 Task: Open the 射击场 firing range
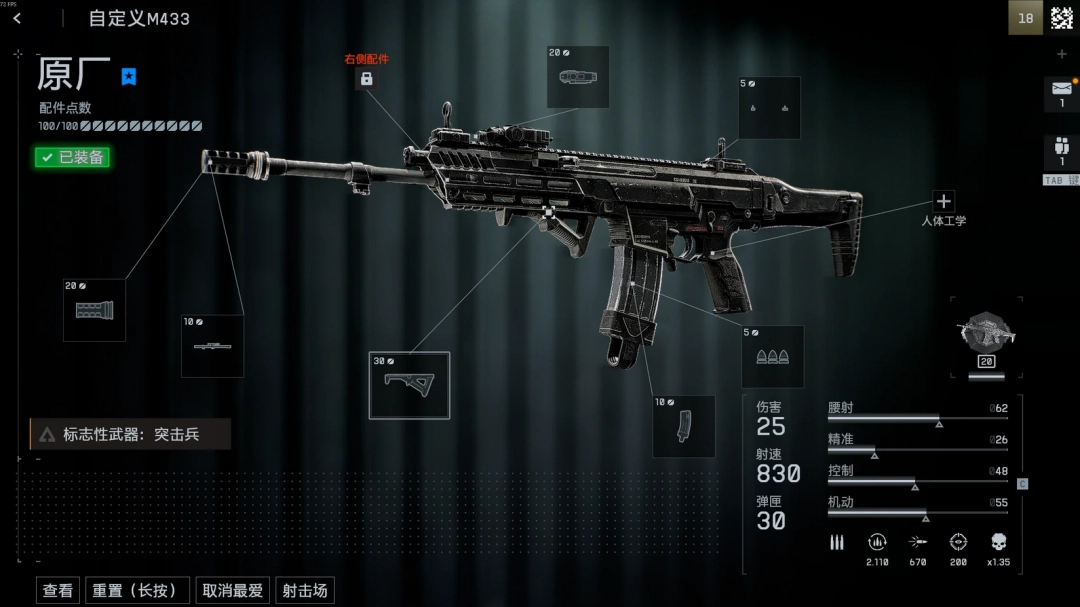[x=304, y=591]
